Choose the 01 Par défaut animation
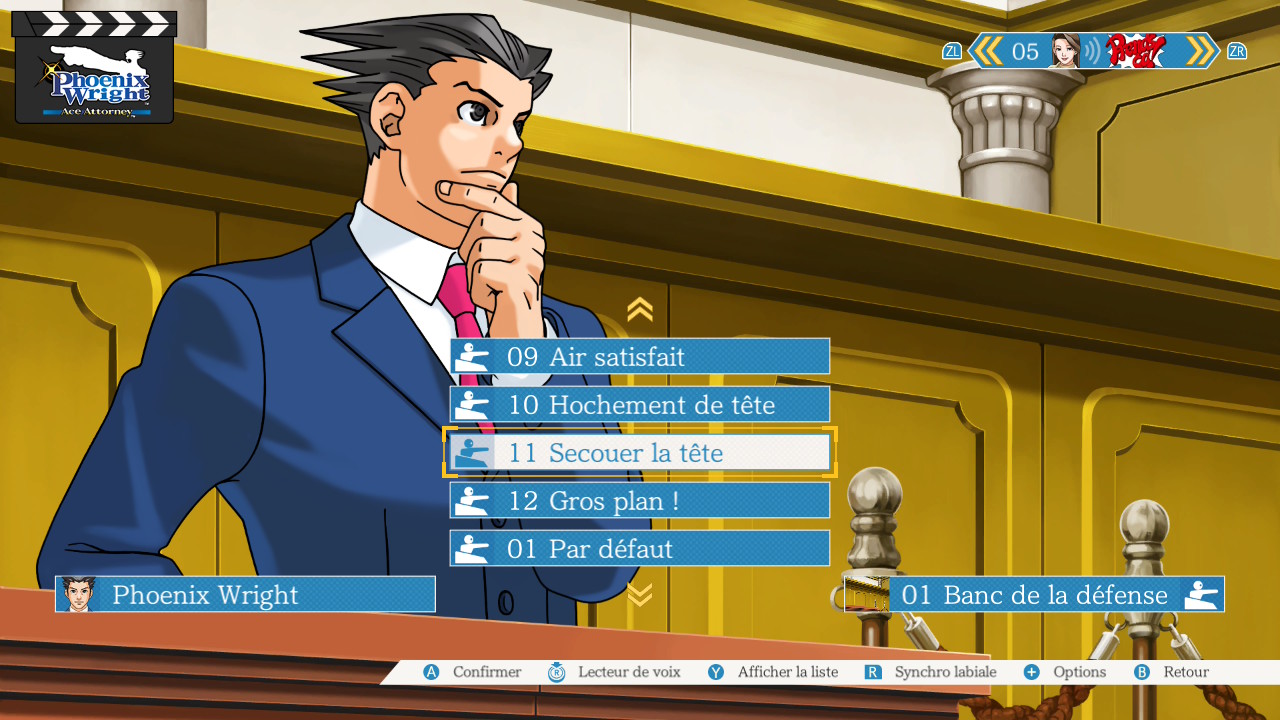The image size is (1280, 720). tap(640, 549)
